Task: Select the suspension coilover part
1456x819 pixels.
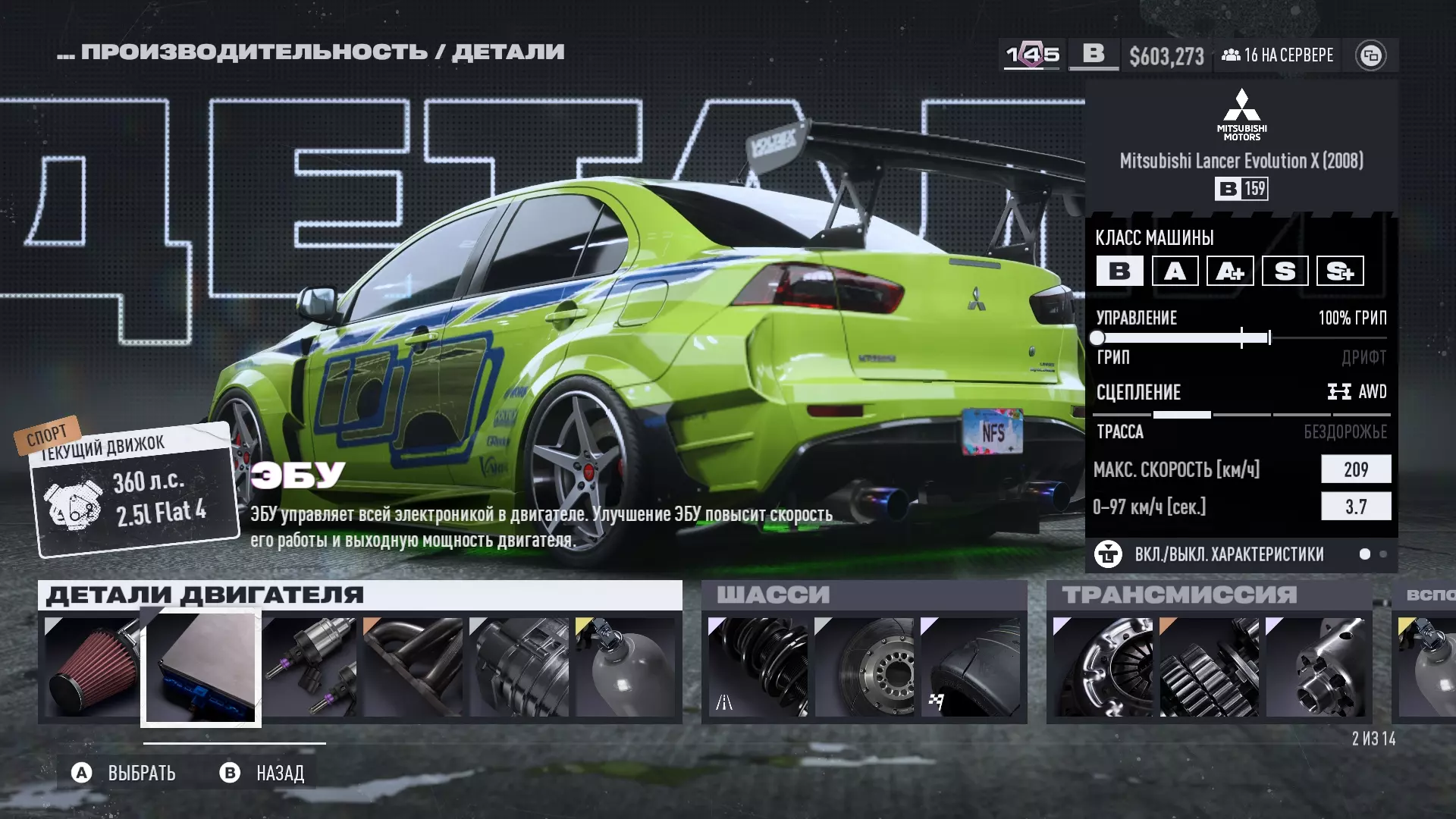Action: (758, 667)
